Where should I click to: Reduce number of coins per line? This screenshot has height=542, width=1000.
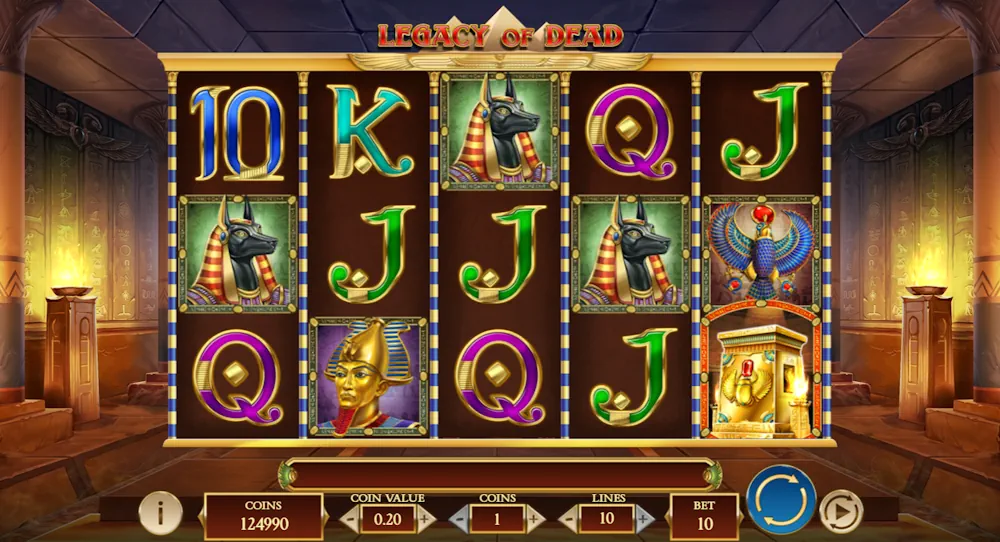point(459,519)
